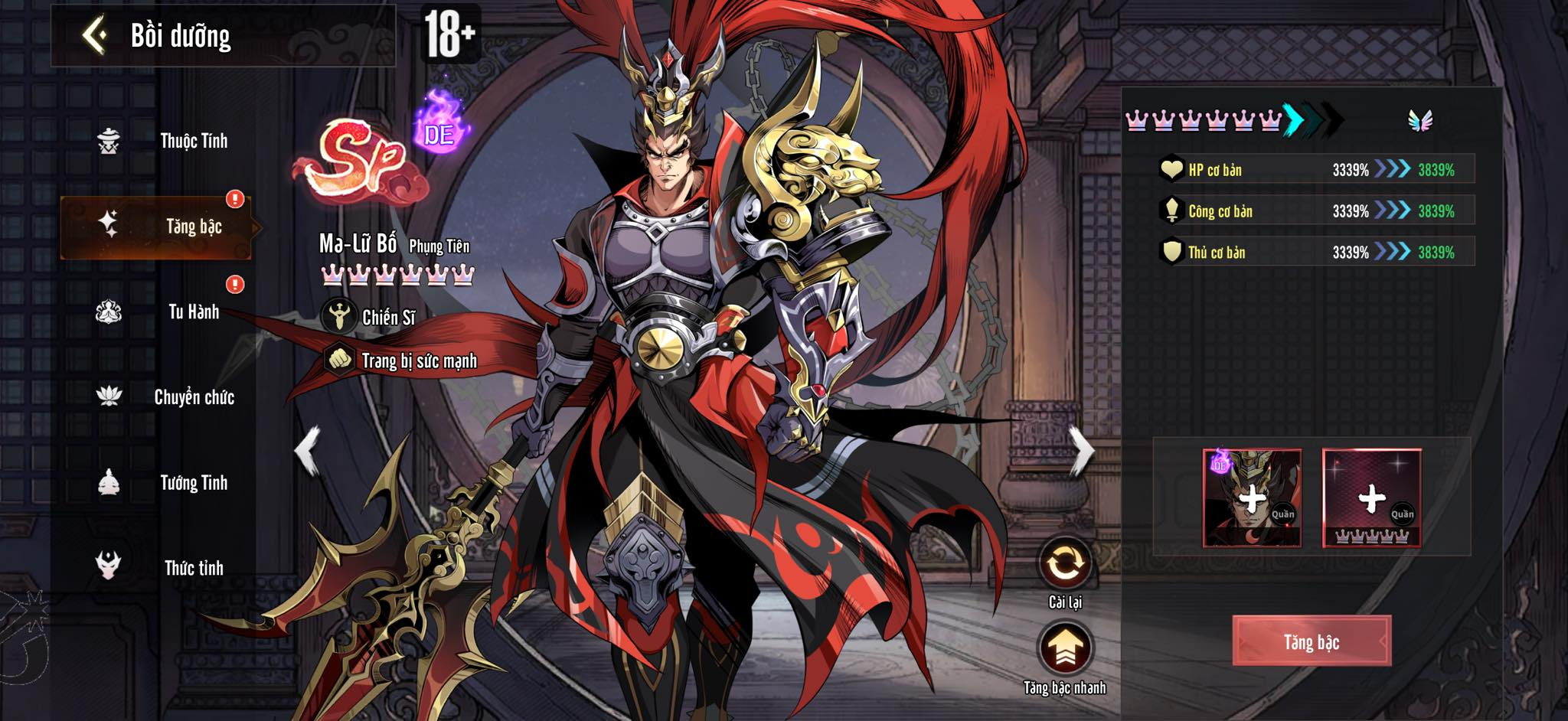Image resolution: width=1568 pixels, height=721 pixels.
Task: Confirm with the red Tăng bậc button
Action: click(x=1311, y=641)
